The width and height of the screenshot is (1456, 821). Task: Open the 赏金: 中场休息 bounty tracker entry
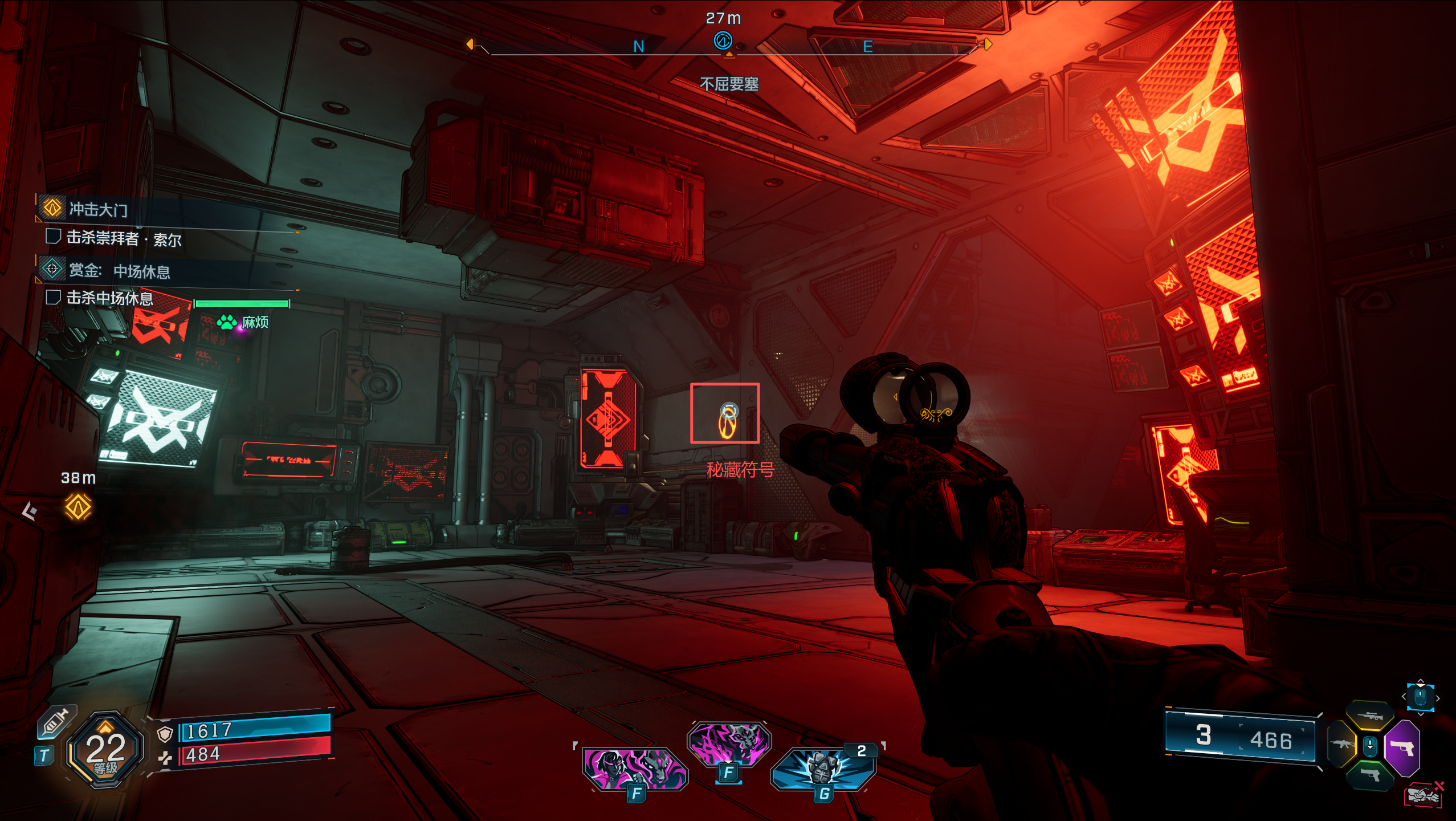(119, 271)
